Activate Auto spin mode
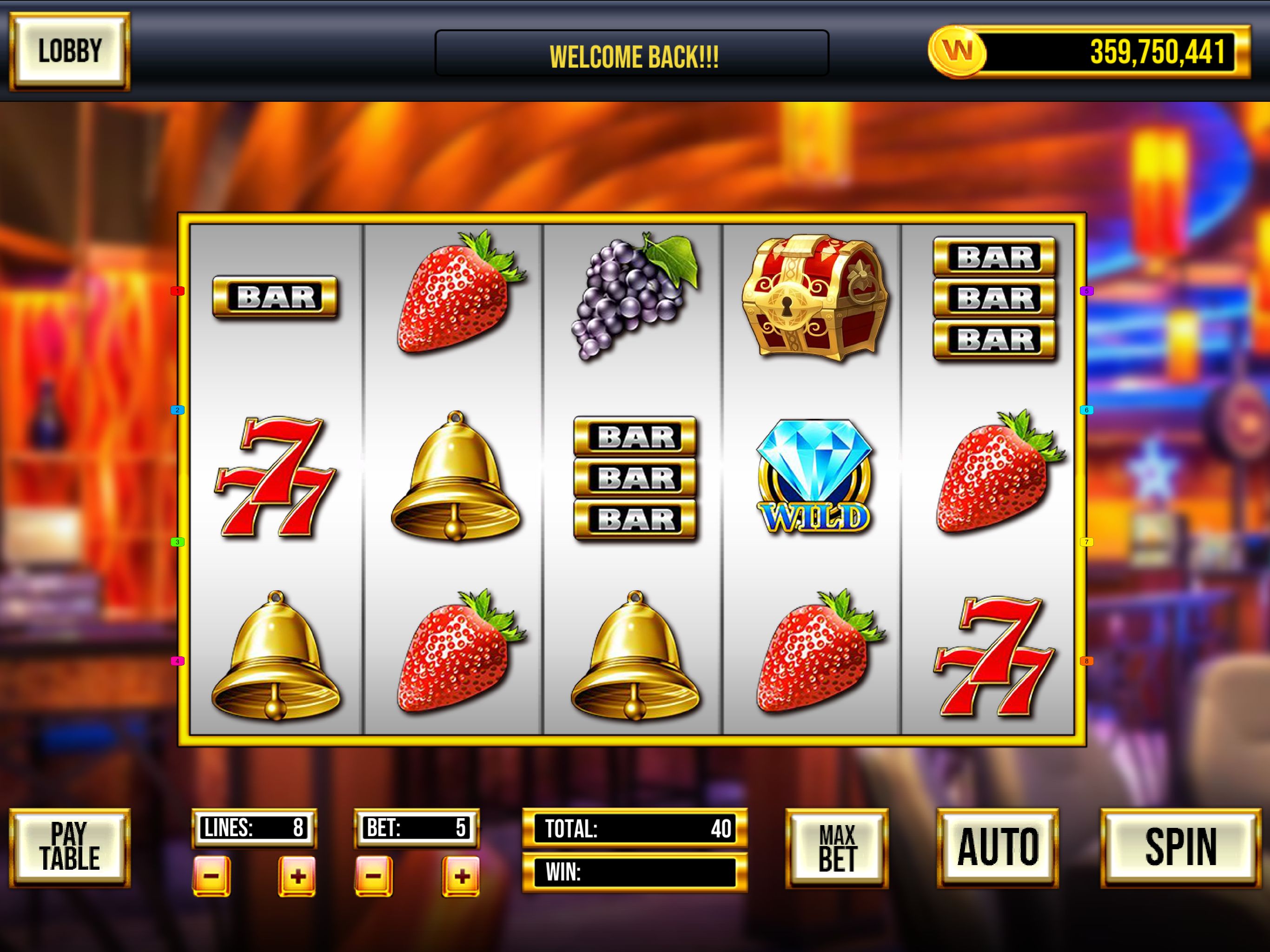The height and width of the screenshot is (952, 1270). 997,847
